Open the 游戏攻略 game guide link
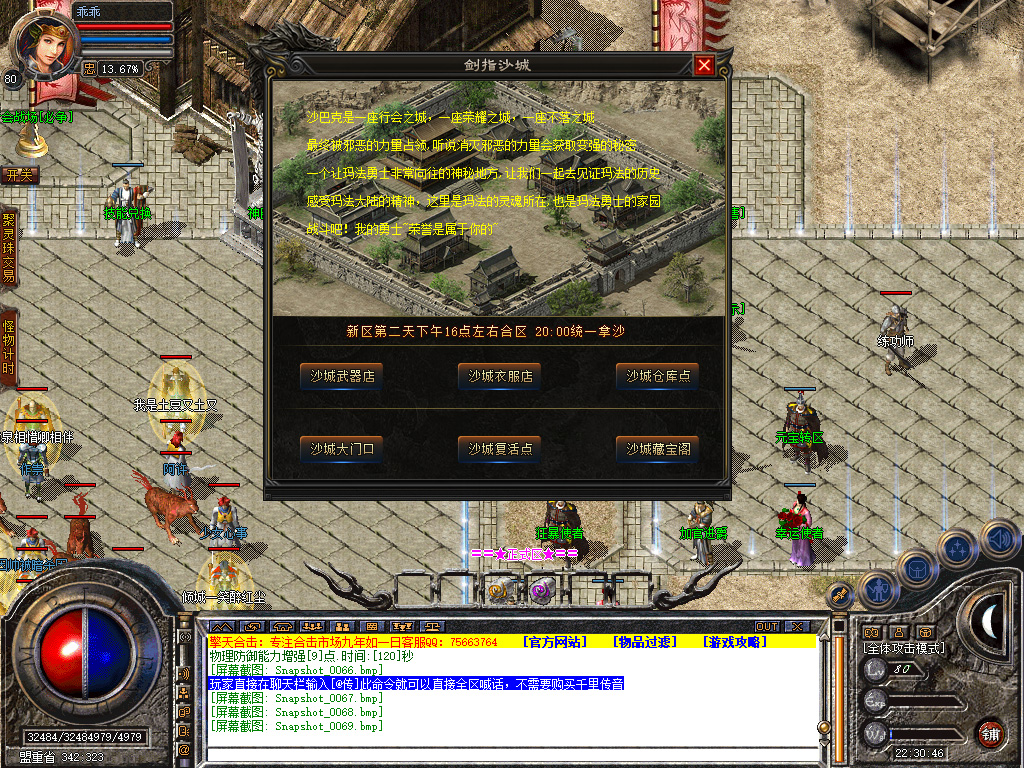The height and width of the screenshot is (768, 1024). coord(735,642)
